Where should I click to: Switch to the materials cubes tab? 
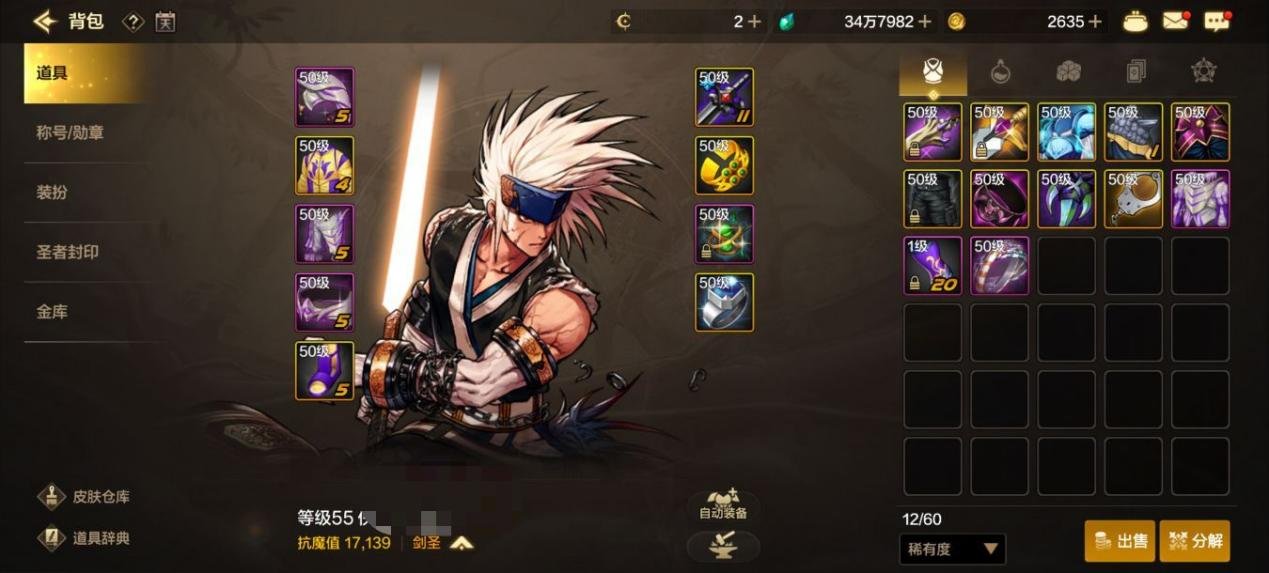(x=1068, y=71)
